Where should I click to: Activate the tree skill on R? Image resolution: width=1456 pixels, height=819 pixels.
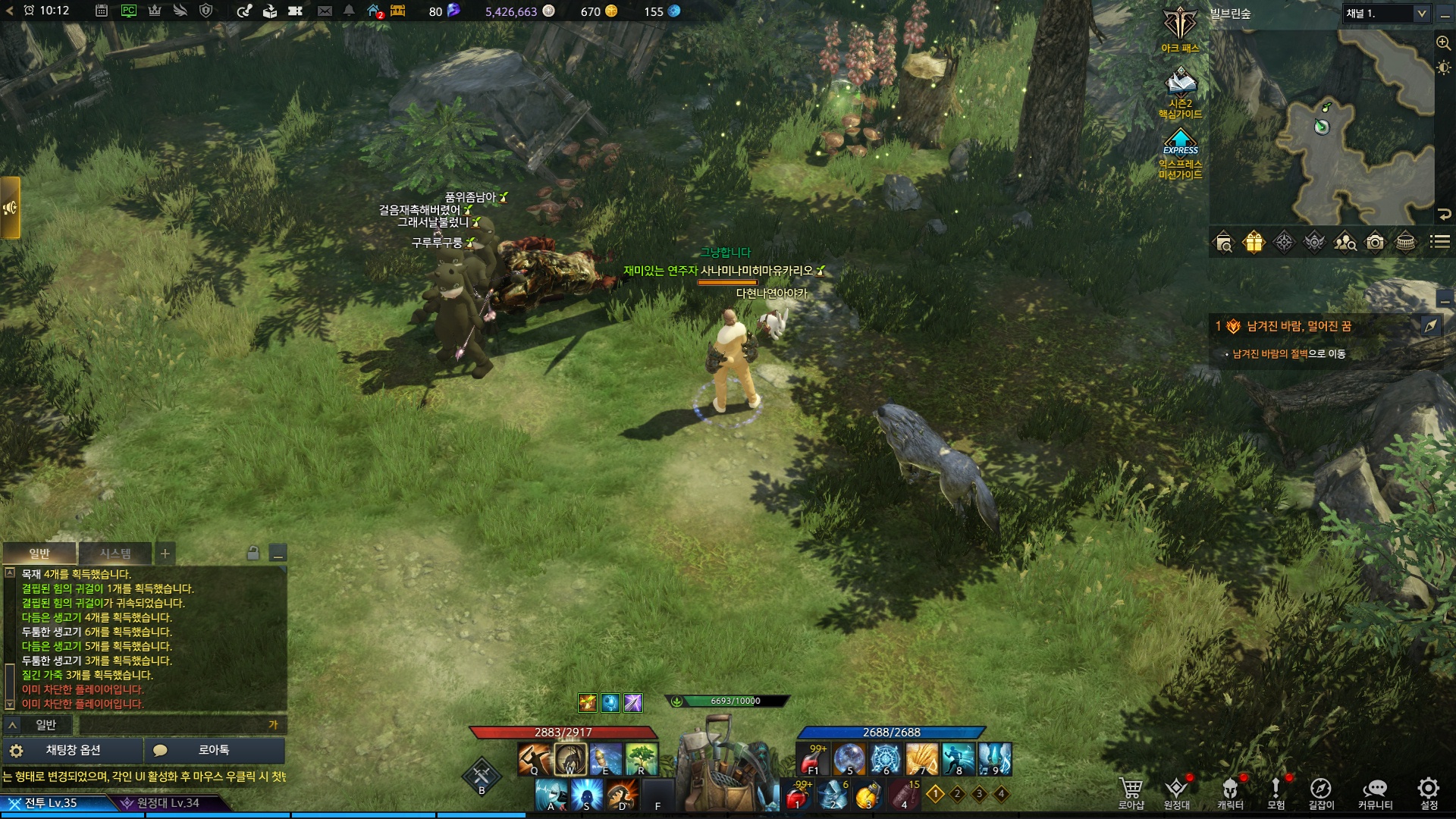(642, 759)
